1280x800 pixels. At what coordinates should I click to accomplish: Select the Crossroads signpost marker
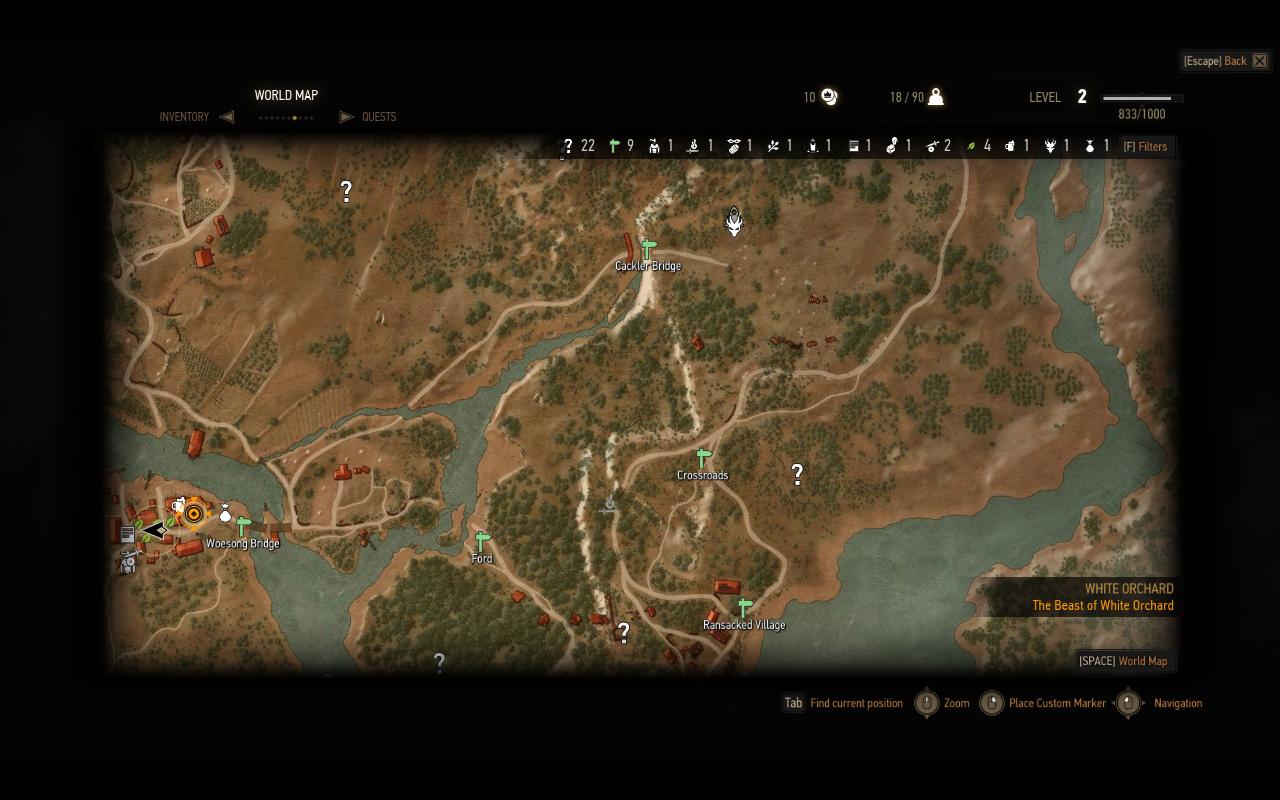click(x=703, y=458)
